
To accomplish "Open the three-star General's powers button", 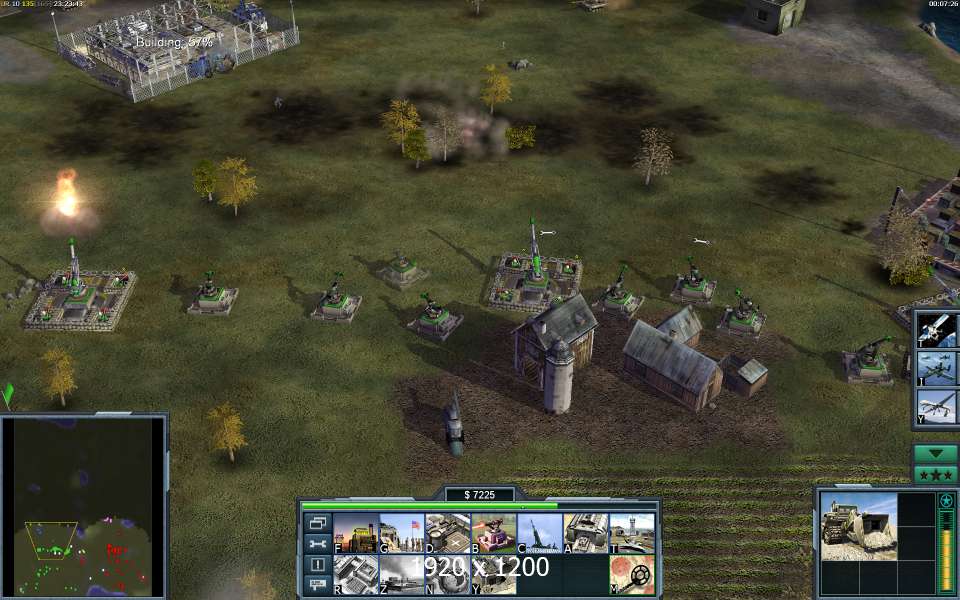I will point(936,474).
